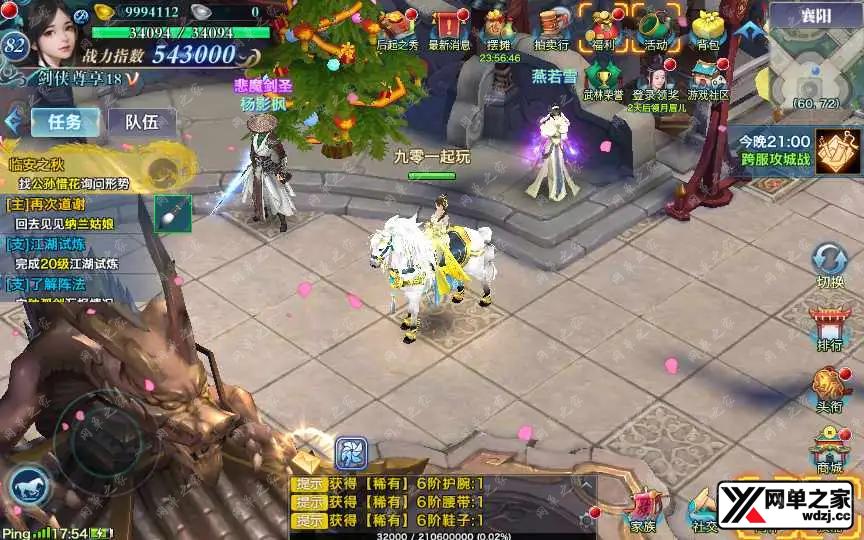Select the 任务 quest tab
This screenshot has height=540, width=864.
coord(64,122)
